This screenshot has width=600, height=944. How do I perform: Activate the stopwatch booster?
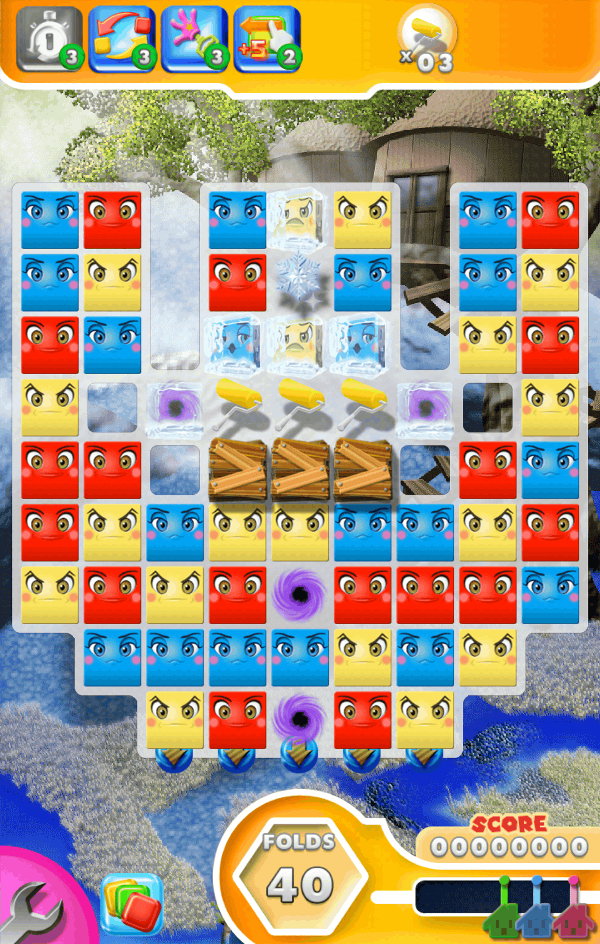point(49,39)
